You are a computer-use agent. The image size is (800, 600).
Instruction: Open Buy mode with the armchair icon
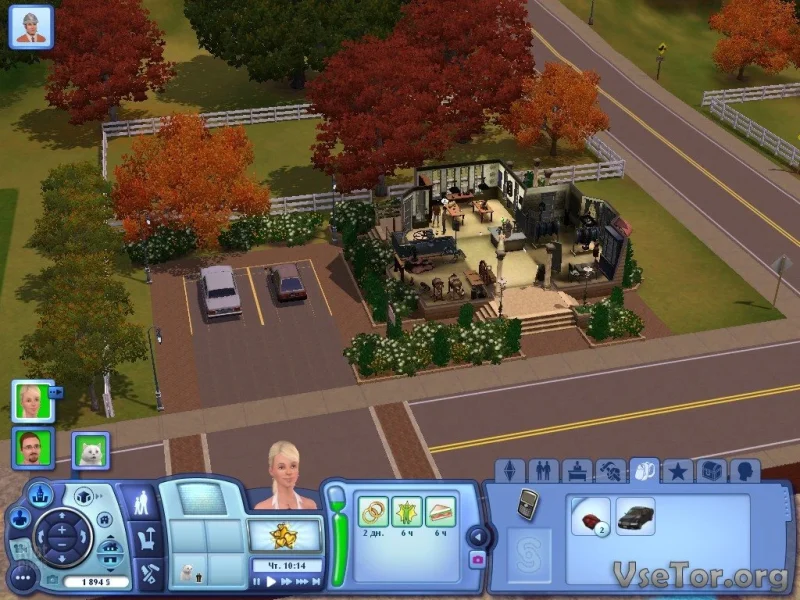146,540
